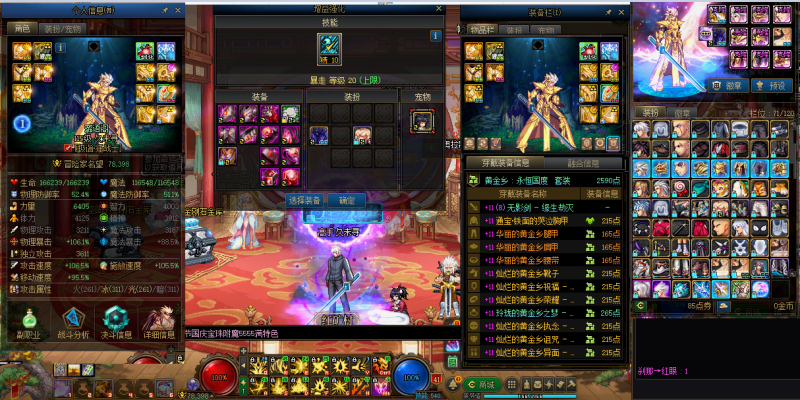
Task: Confirm with the 确定 button
Action: coord(347,200)
